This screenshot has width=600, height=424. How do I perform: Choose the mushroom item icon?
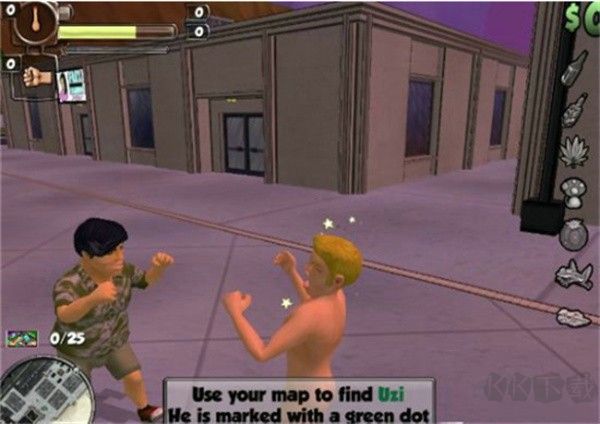point(574,192)
